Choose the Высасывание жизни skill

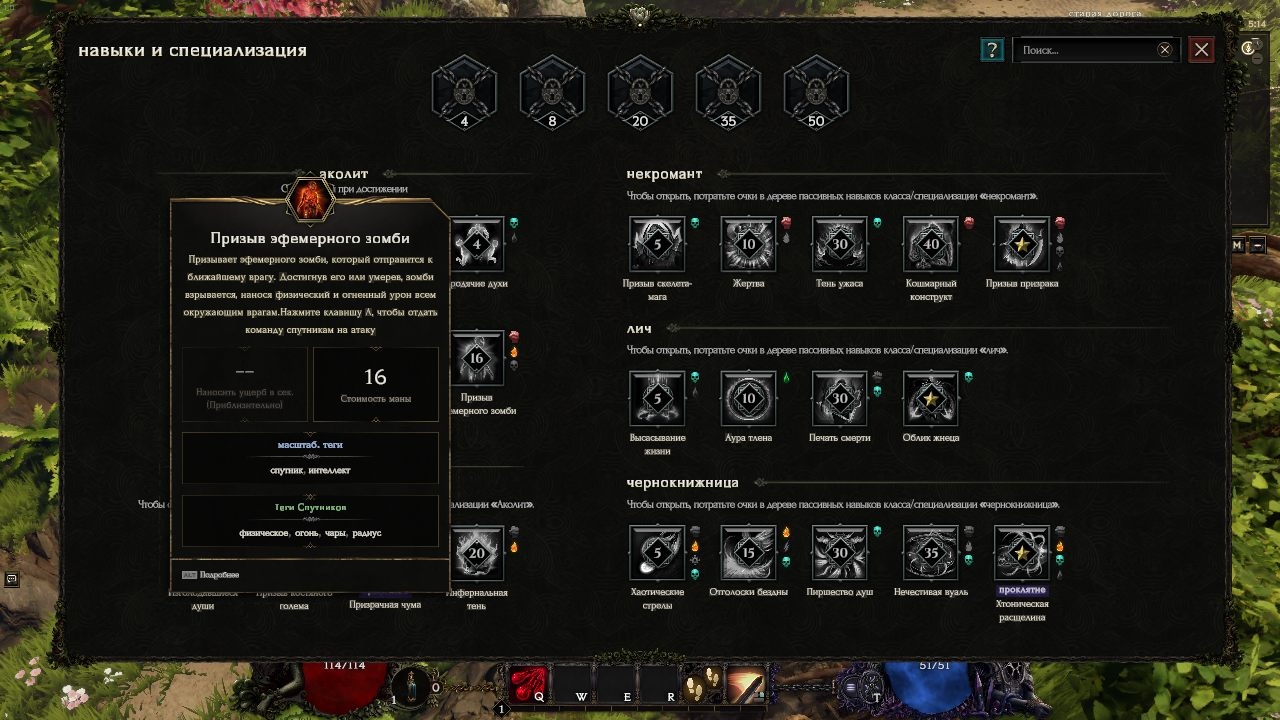(657, 398)
